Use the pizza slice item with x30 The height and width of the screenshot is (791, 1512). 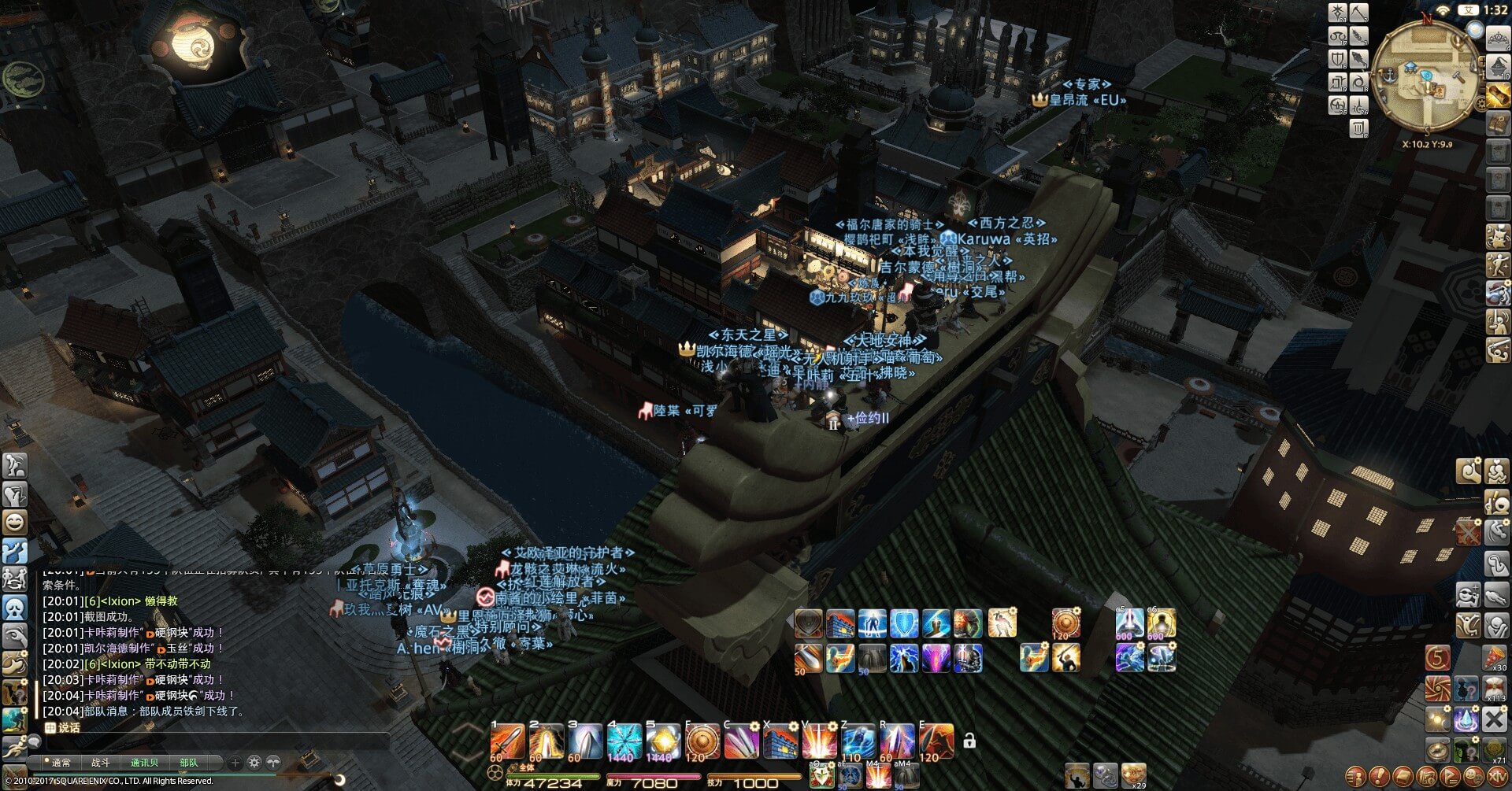[x=1495, y=657]
